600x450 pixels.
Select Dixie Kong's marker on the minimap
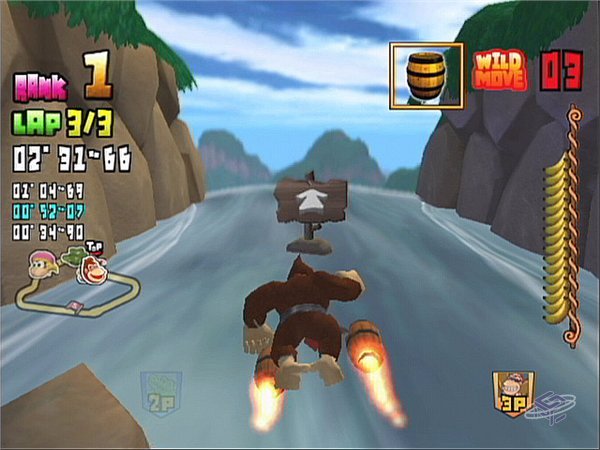click(x=43, y=261)
